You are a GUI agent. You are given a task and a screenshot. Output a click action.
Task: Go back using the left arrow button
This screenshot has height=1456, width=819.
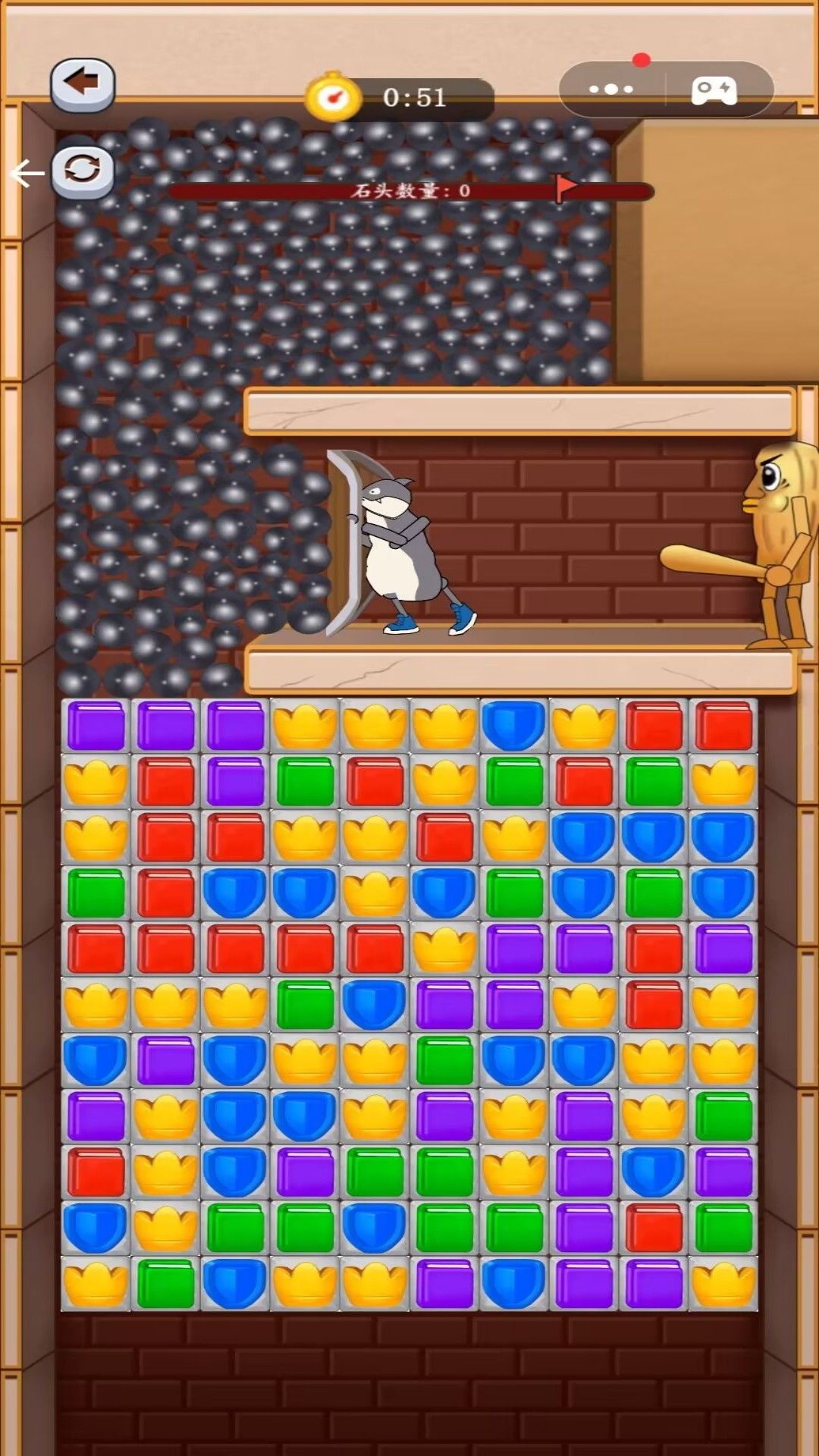pos(83,83)
